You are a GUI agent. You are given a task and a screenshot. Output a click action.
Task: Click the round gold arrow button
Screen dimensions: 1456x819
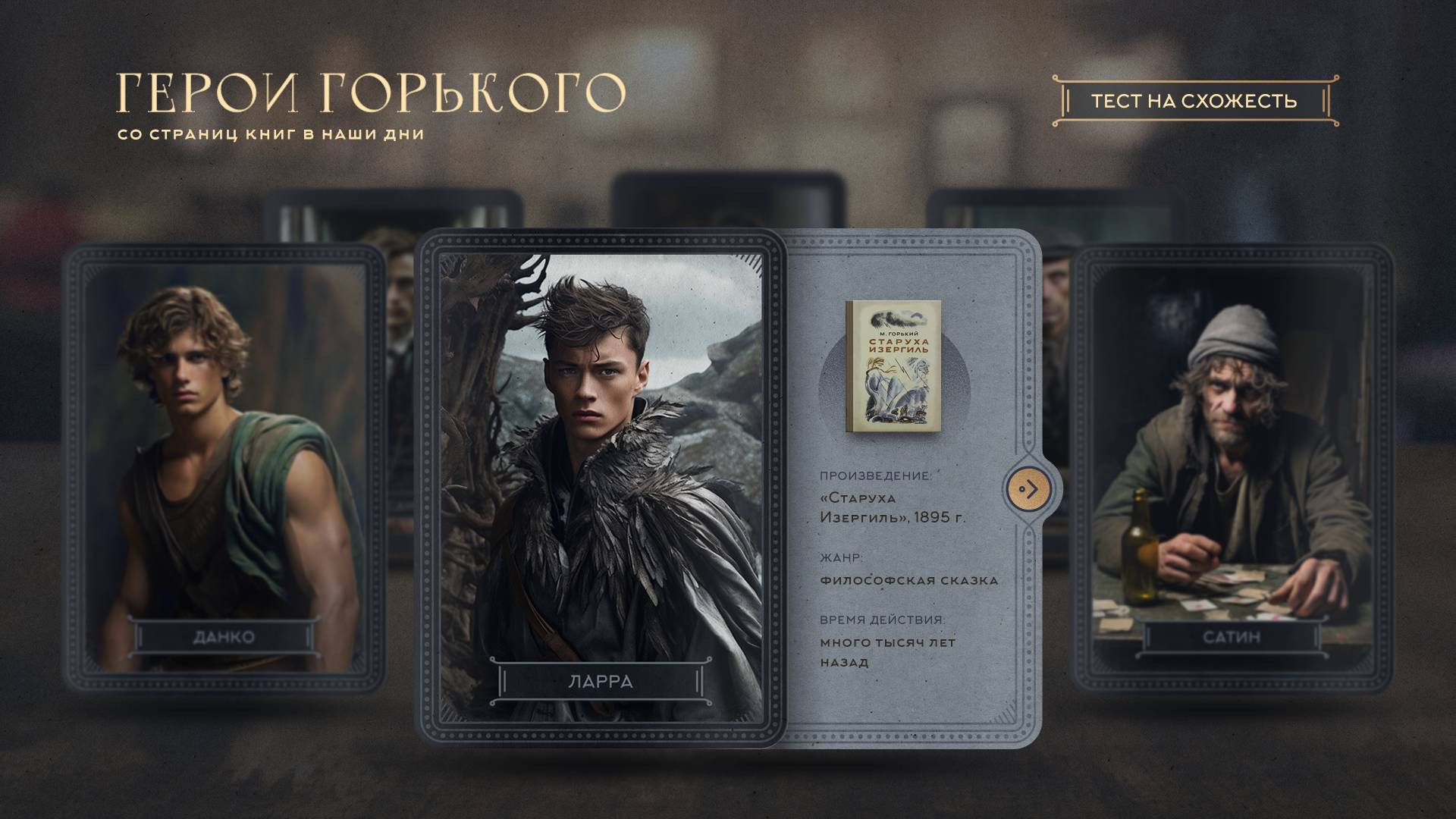(1028, 490)
